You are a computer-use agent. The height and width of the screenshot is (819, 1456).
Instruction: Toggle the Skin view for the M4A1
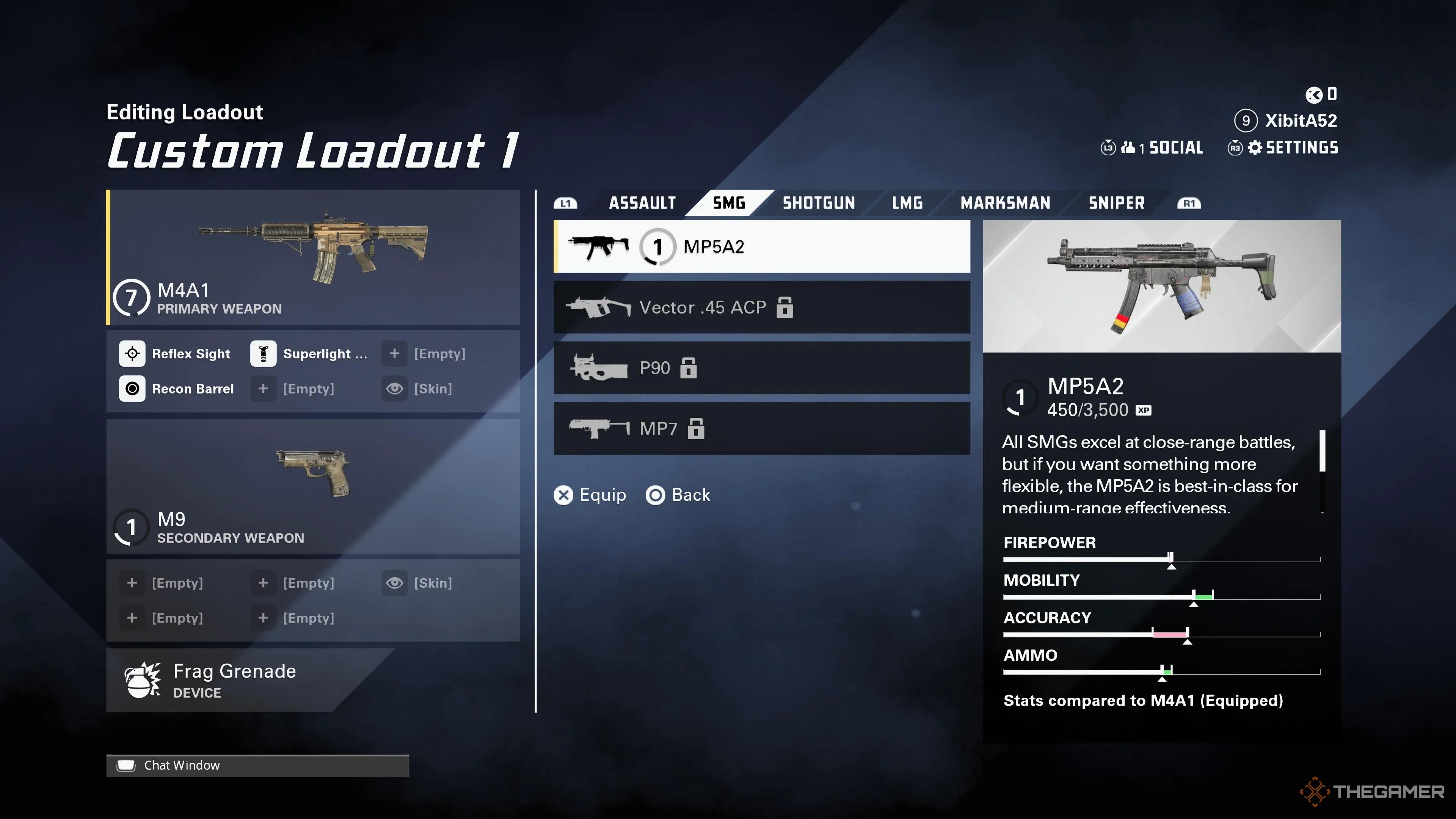[x=394, y=389]
